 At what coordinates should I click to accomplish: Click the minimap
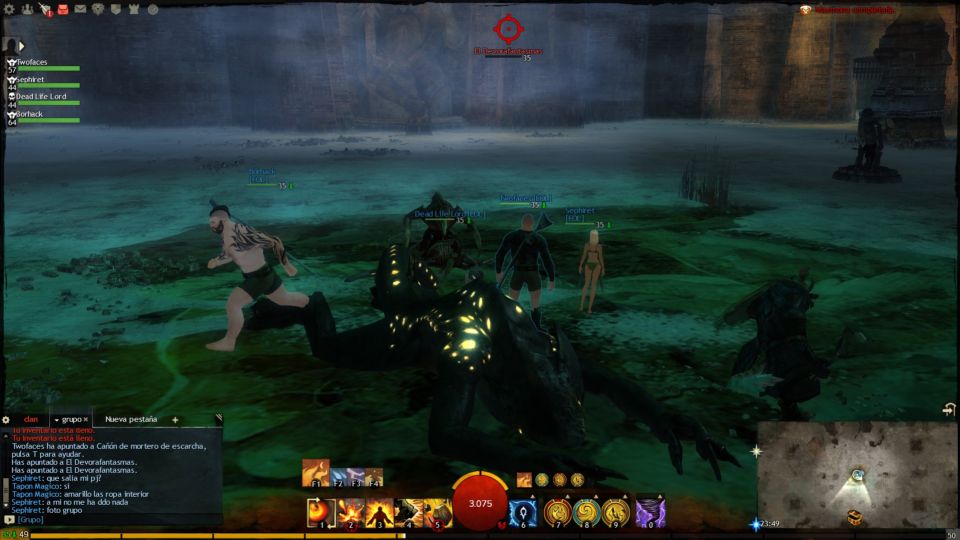[x=856, y=474]
